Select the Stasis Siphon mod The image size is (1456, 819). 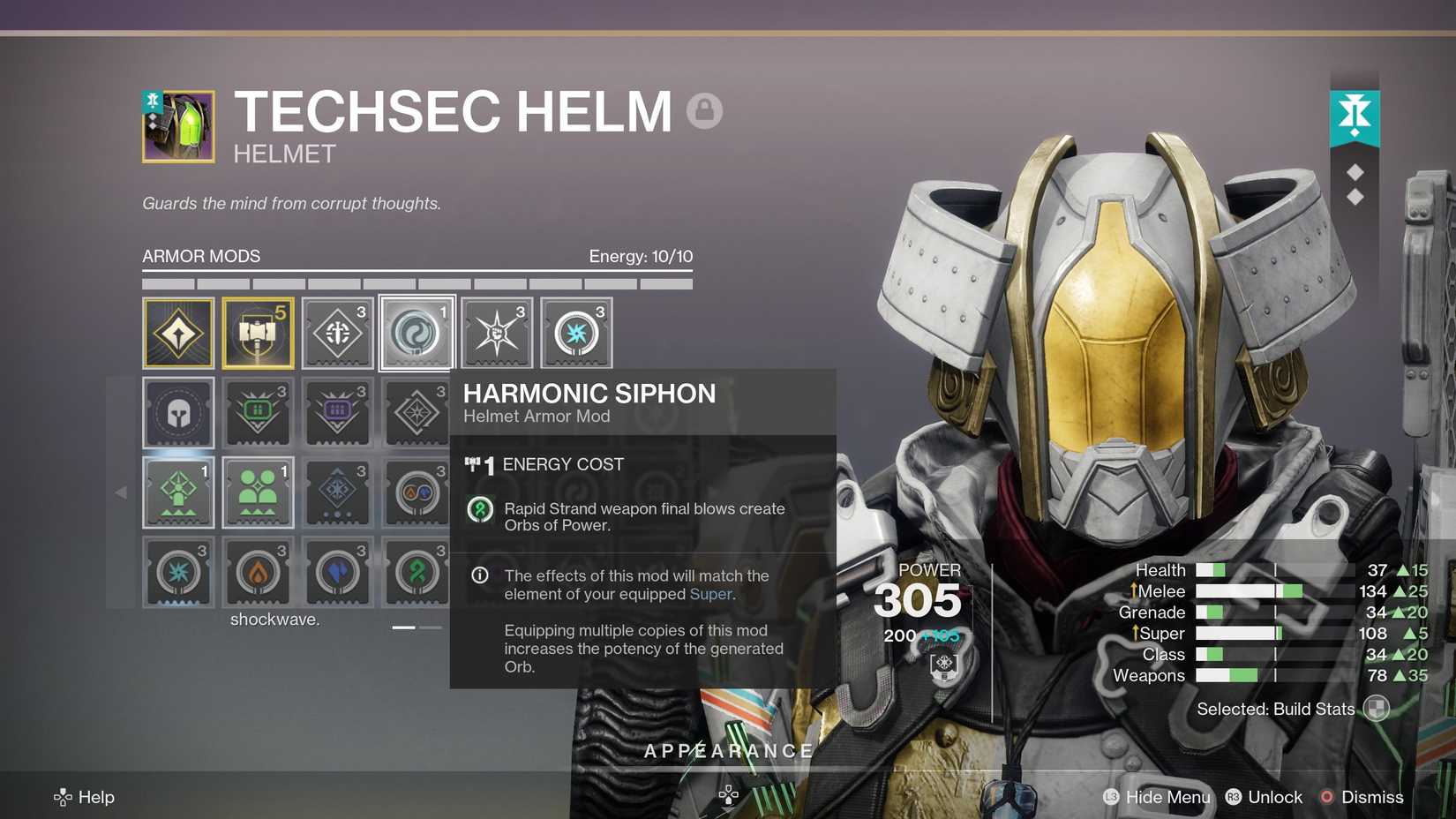179,572
